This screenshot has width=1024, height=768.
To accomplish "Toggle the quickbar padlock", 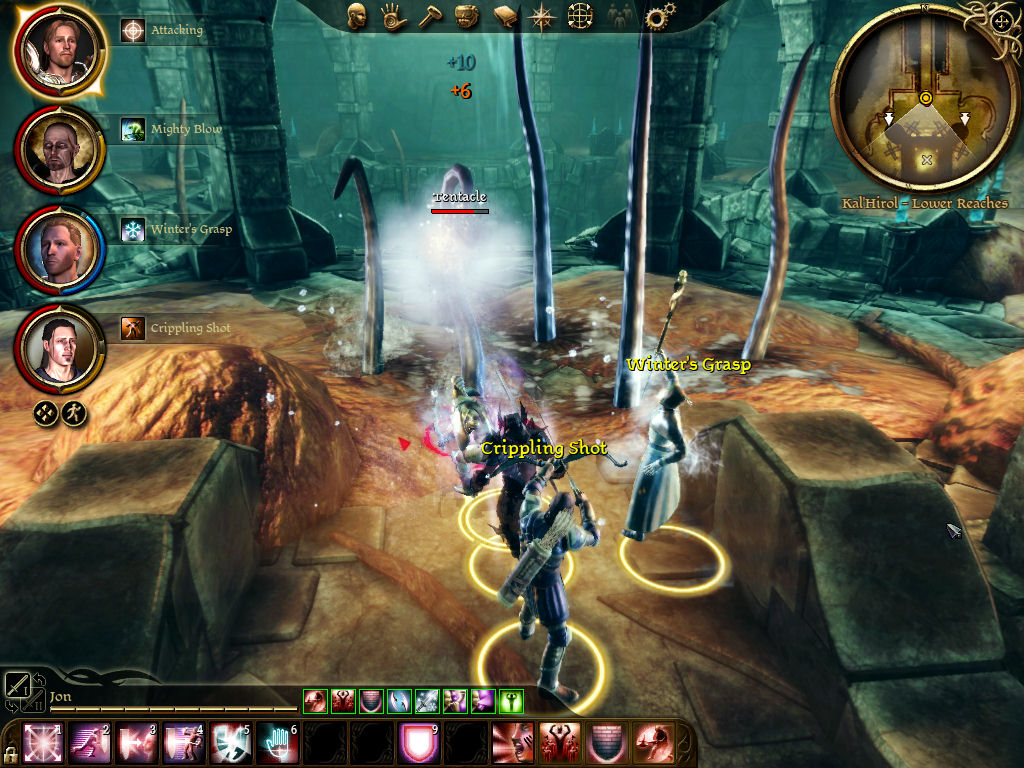I will click(x=9, y=753).
